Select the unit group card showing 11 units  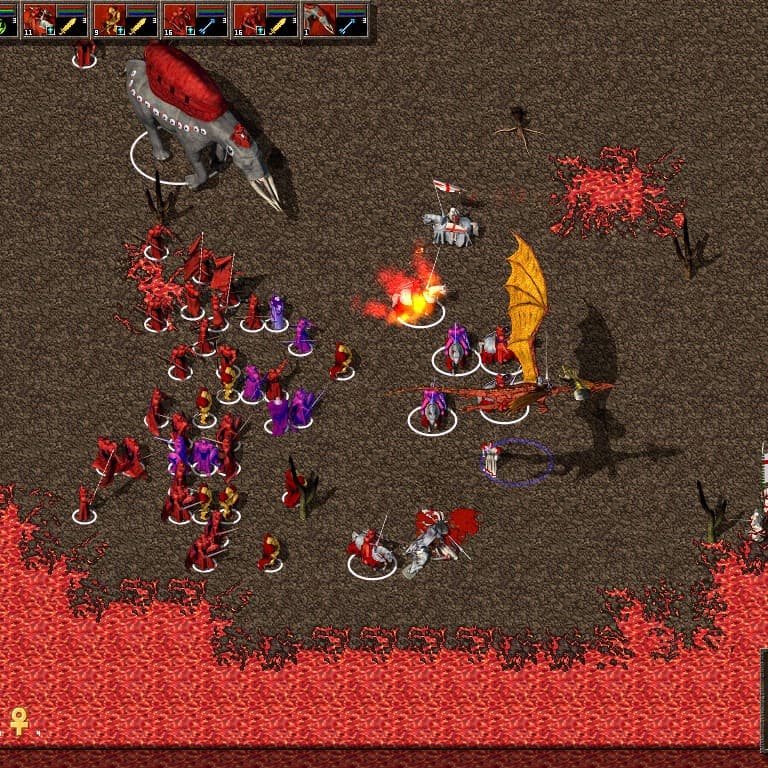point(55,19)
